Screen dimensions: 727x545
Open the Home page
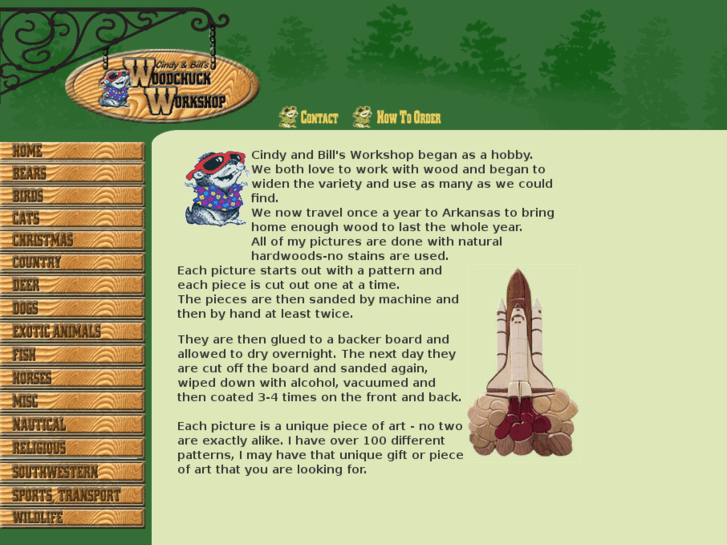[72, 152]
